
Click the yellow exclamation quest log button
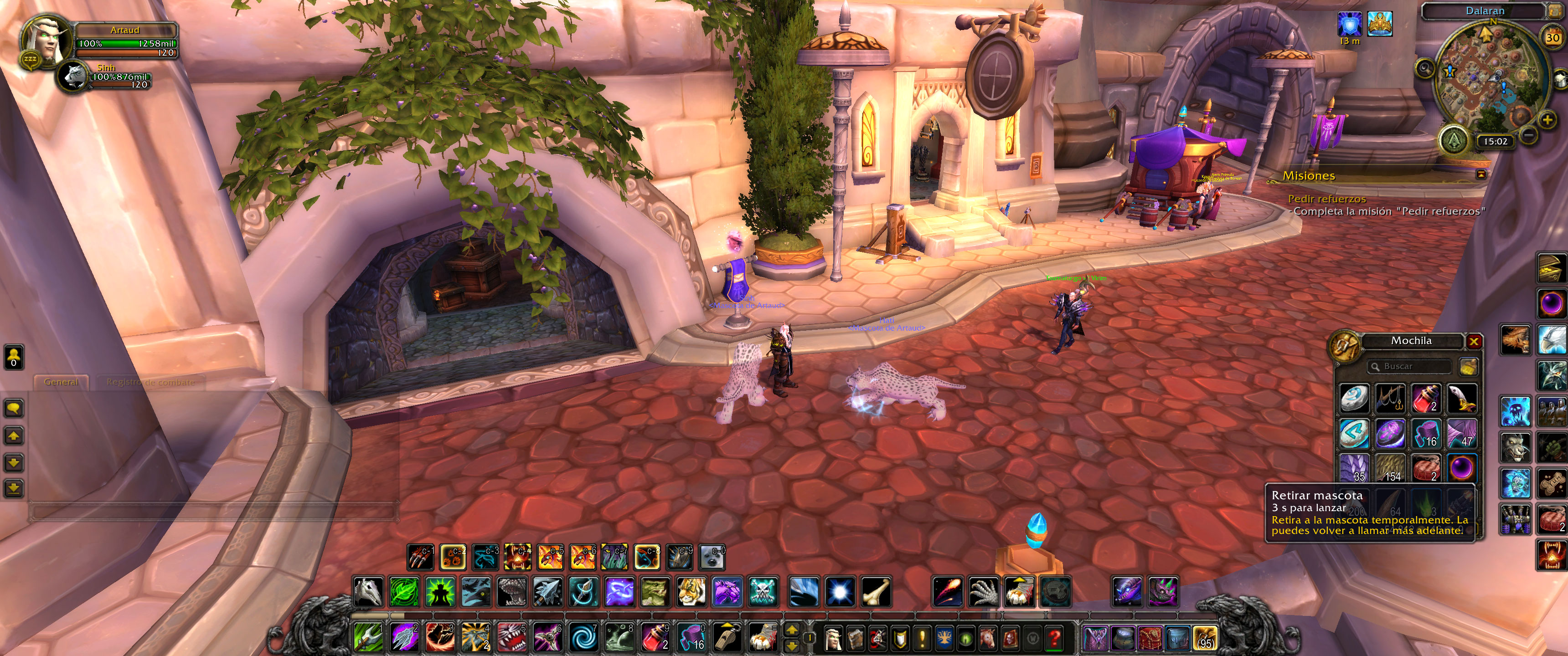click(922, 638)
